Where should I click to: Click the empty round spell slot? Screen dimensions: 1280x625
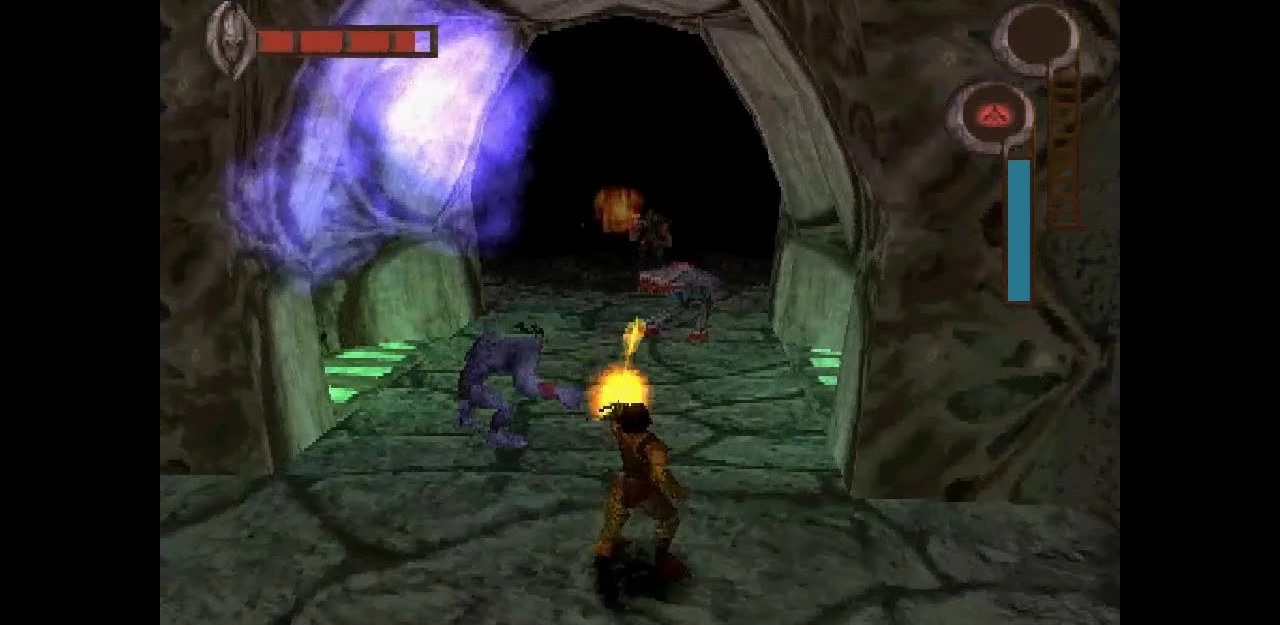coord(1035,36)
